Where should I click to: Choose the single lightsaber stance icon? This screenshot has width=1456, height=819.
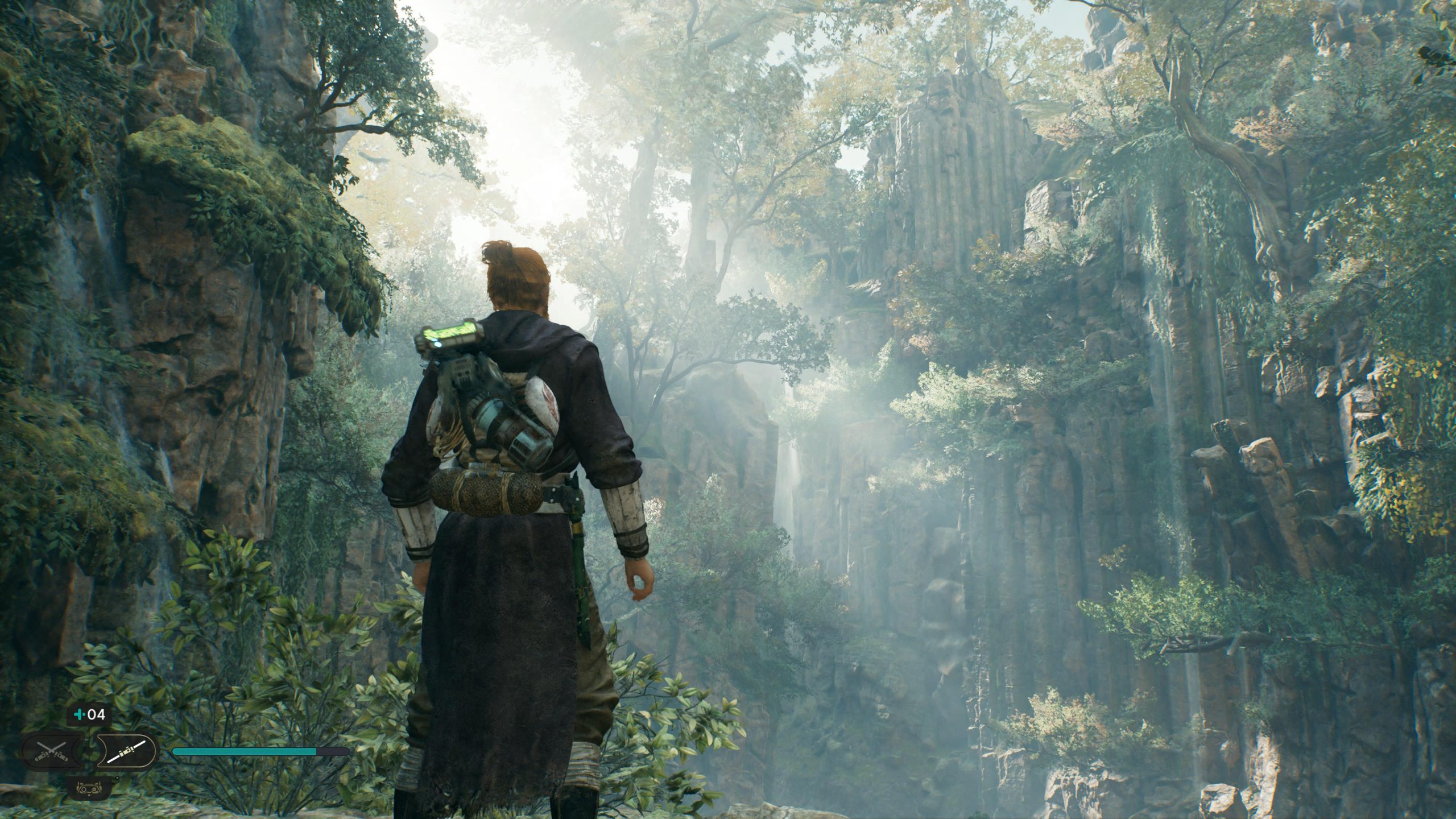[x=126, y=752]
